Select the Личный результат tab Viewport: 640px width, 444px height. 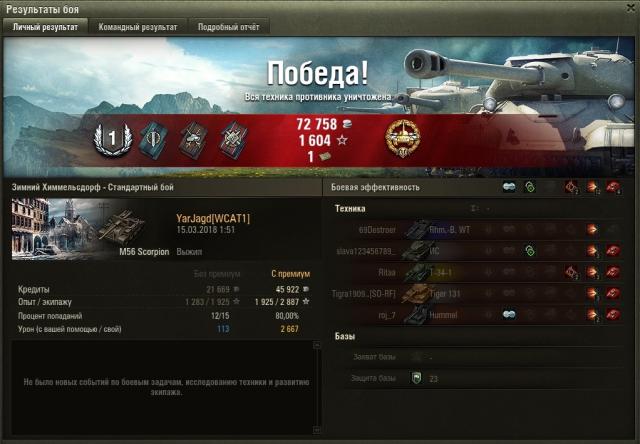pyautogui.click(x=46, y=28)
